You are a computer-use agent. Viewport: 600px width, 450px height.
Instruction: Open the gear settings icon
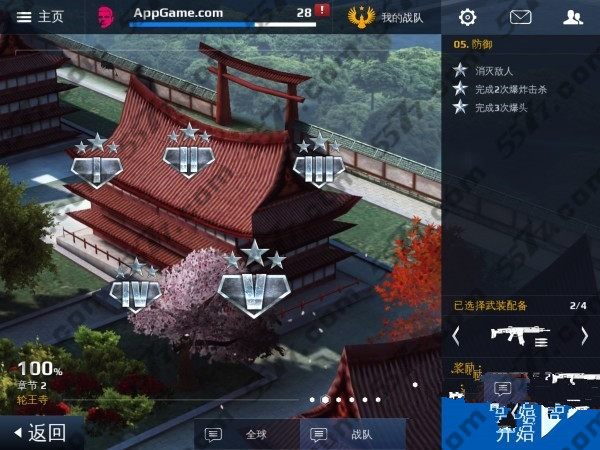click(467, 16)
